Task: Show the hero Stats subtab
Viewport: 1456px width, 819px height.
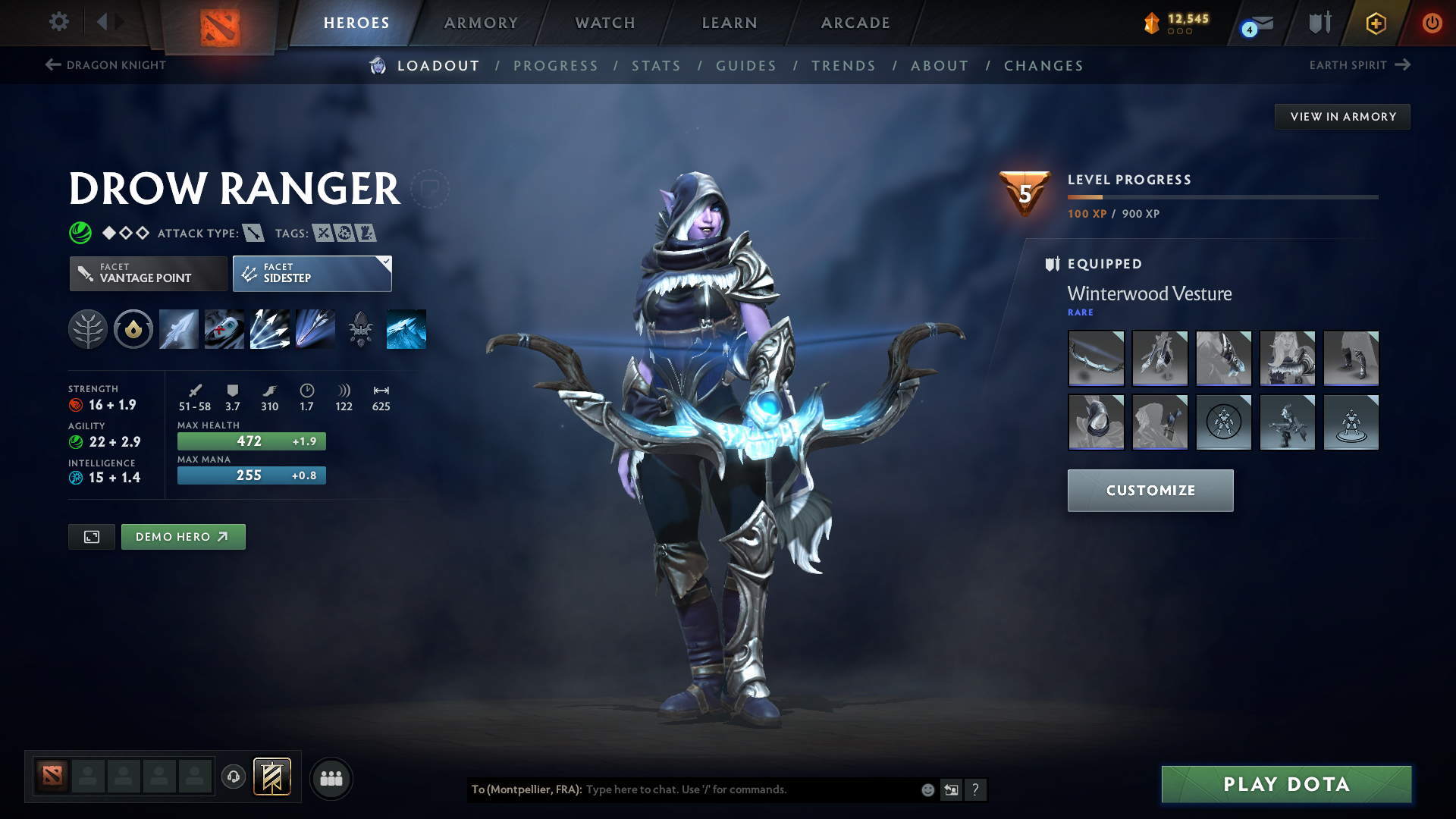Action: tap(656, 66)
